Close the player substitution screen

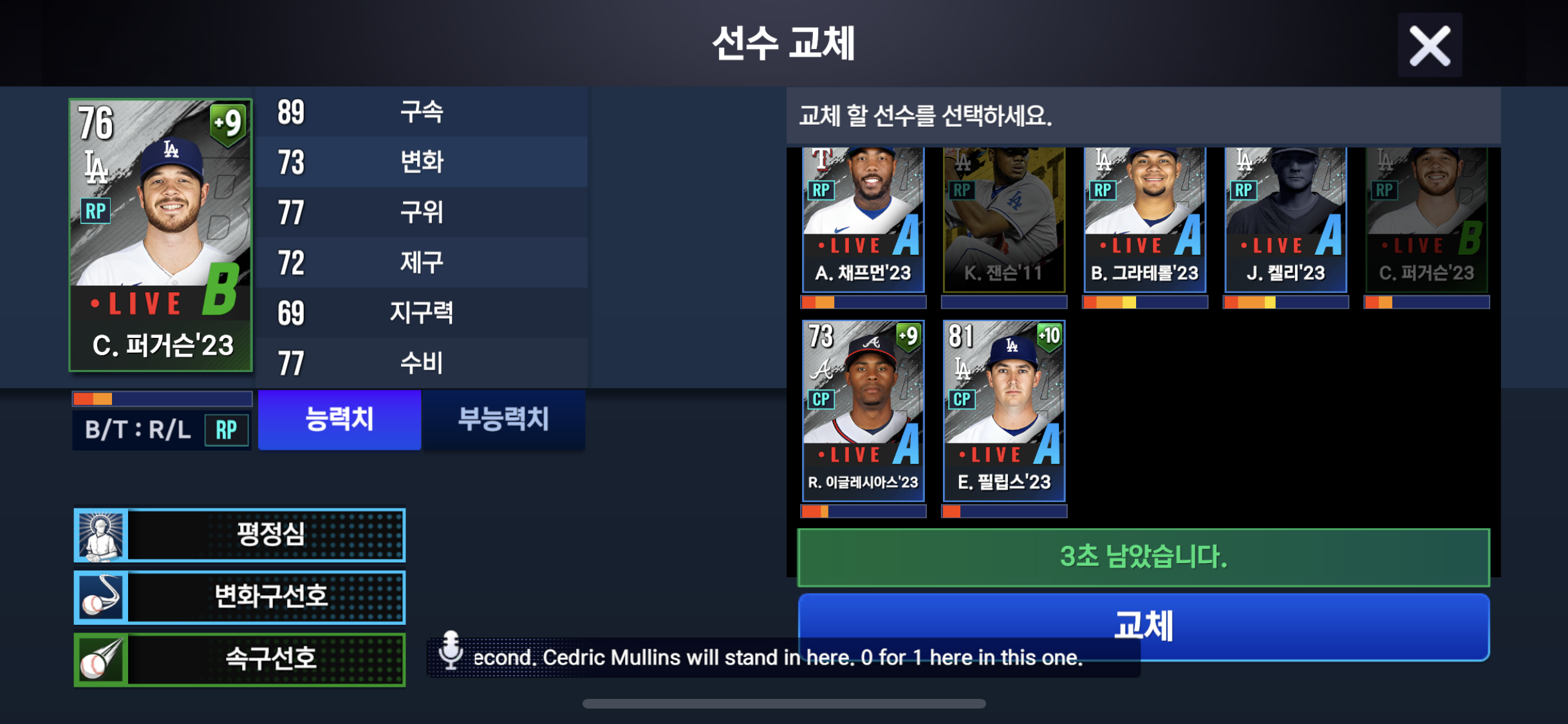point(1430,46)
